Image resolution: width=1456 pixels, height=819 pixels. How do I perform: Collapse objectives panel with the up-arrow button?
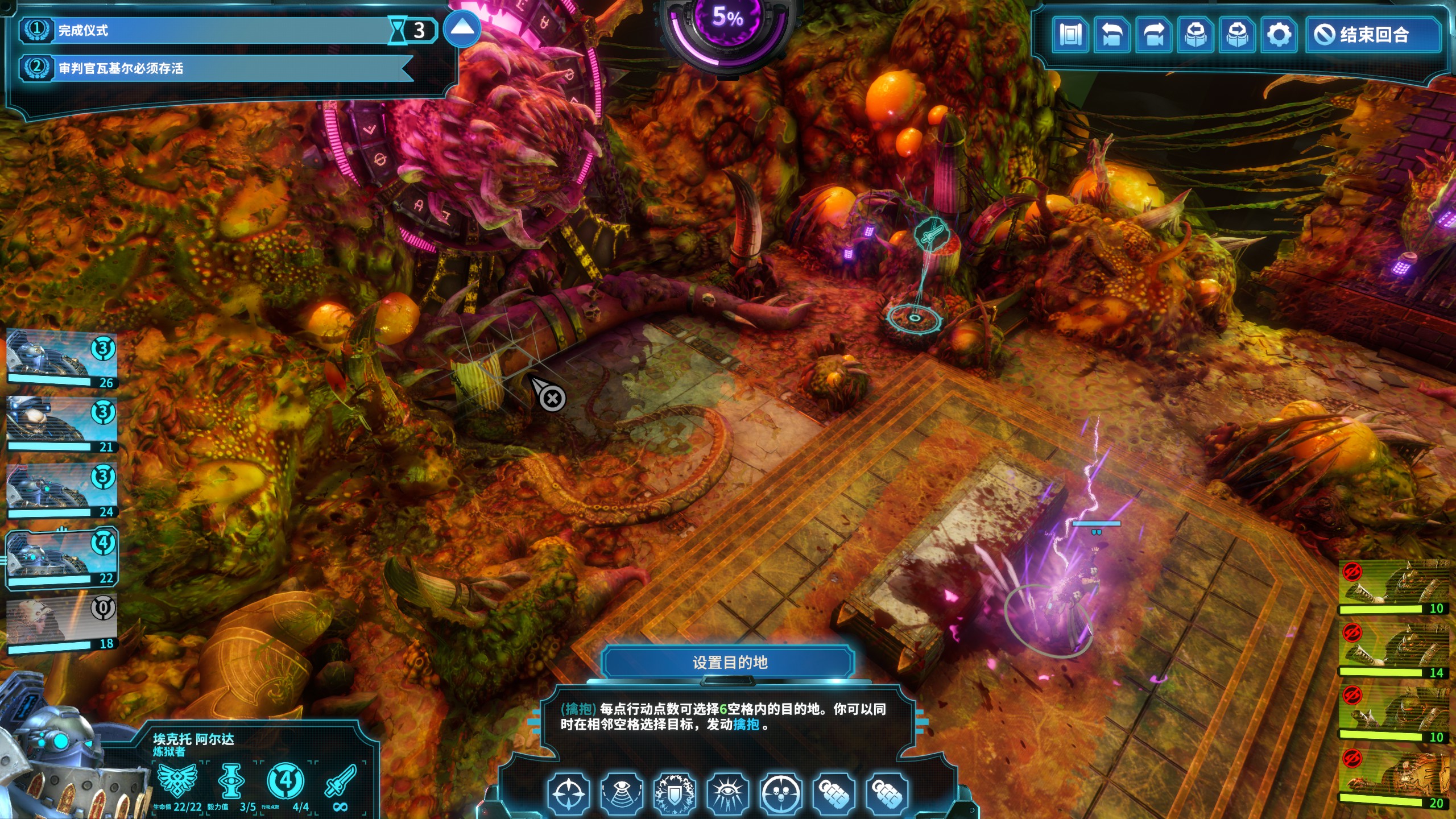pyautogui.click(x=461, y=28)
